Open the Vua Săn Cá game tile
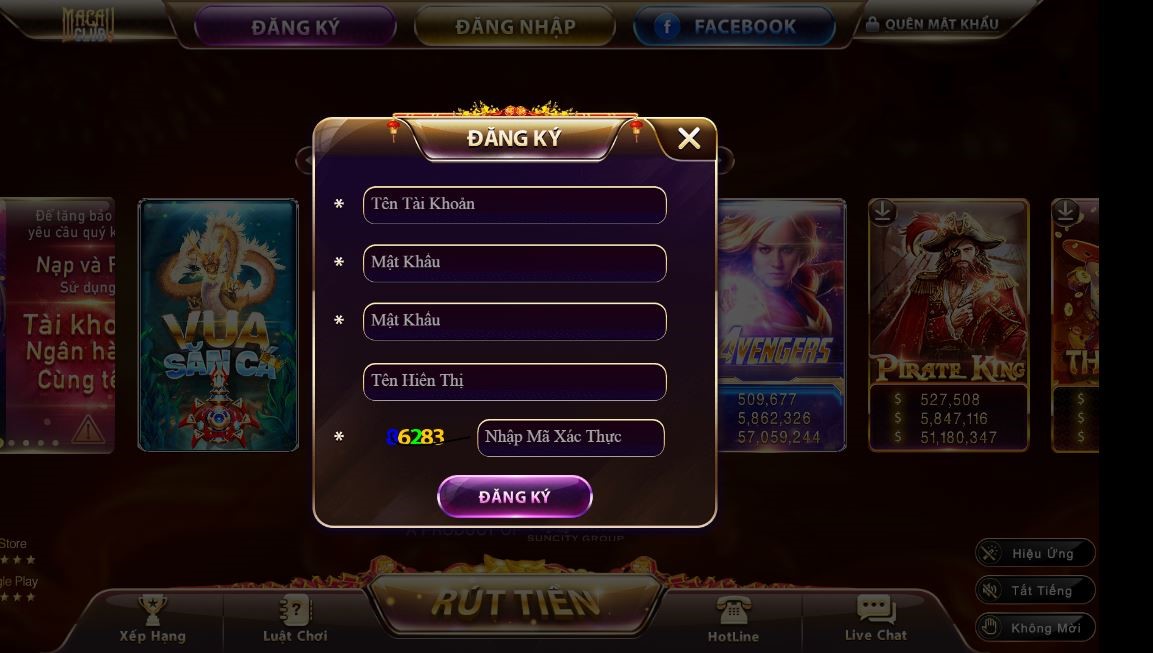 click(218, 325)
